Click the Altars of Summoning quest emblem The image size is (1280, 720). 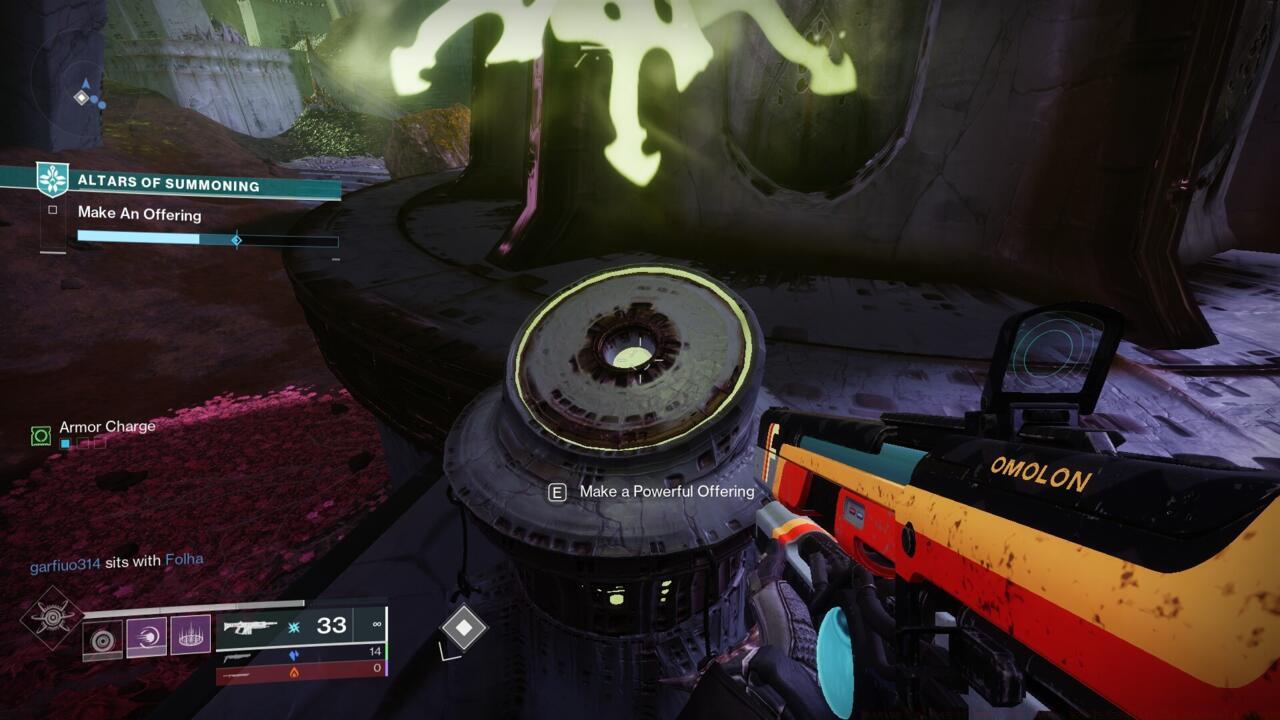[x=51, y=179]
